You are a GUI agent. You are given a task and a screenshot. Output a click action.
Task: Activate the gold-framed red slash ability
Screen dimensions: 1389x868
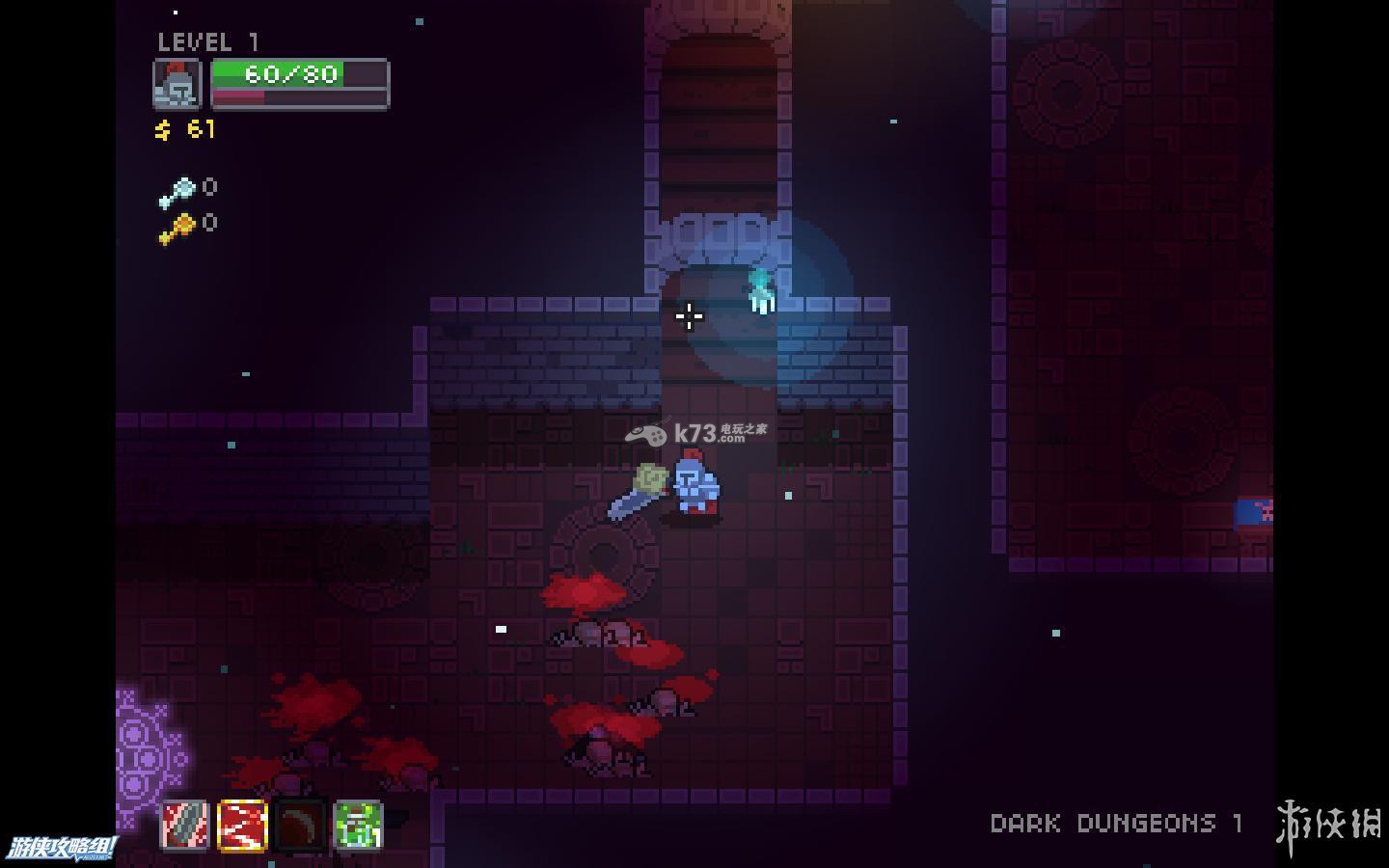(242, 826)
